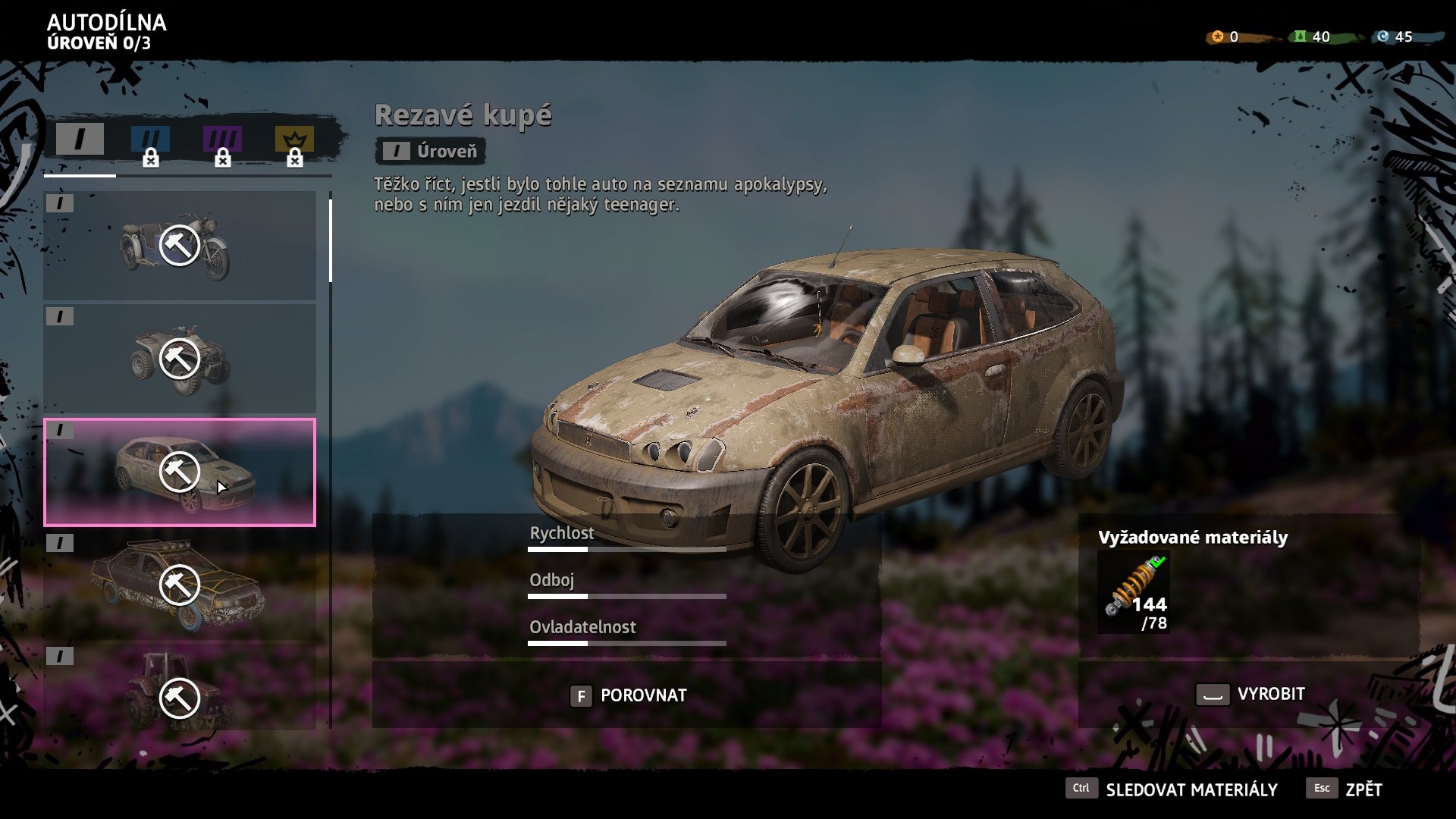Screen dimensions: 1456x819
Task: Open the Porovnat compare option
Action: [628, 695]
